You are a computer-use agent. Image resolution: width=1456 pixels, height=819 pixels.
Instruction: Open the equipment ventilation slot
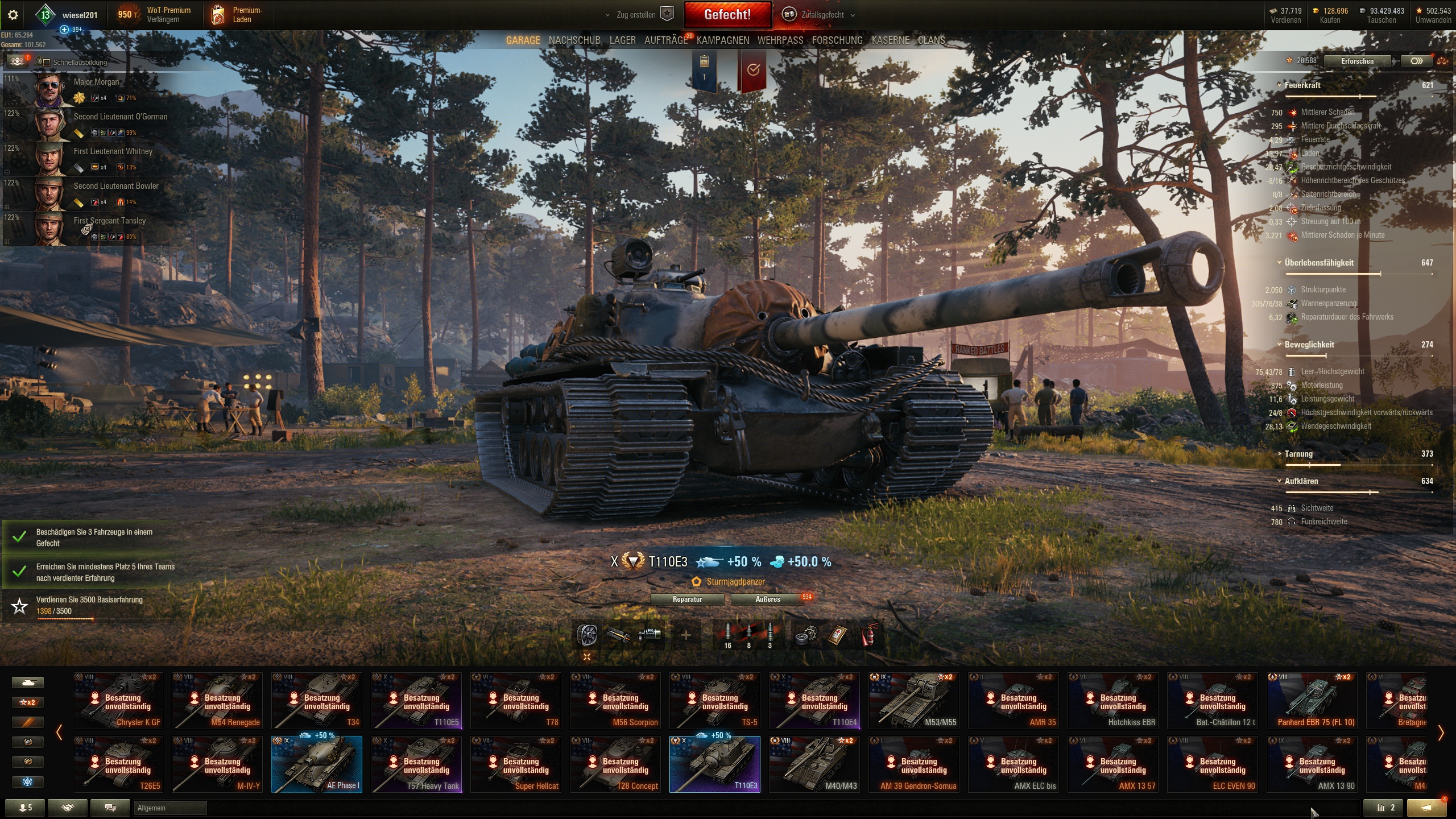click(x=586, y=635)
